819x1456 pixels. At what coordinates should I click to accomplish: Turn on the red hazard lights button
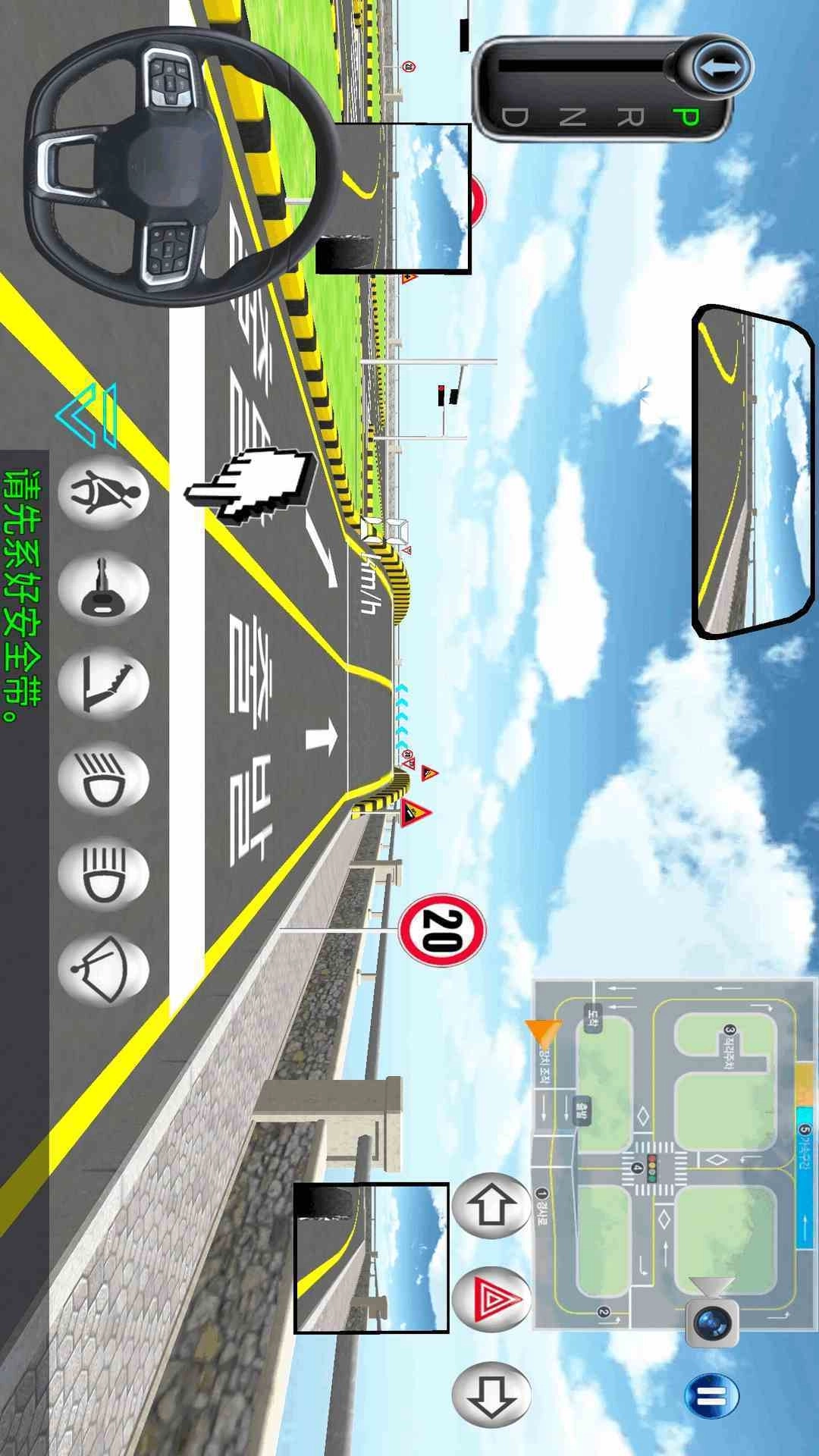[x=491, y=1298]
